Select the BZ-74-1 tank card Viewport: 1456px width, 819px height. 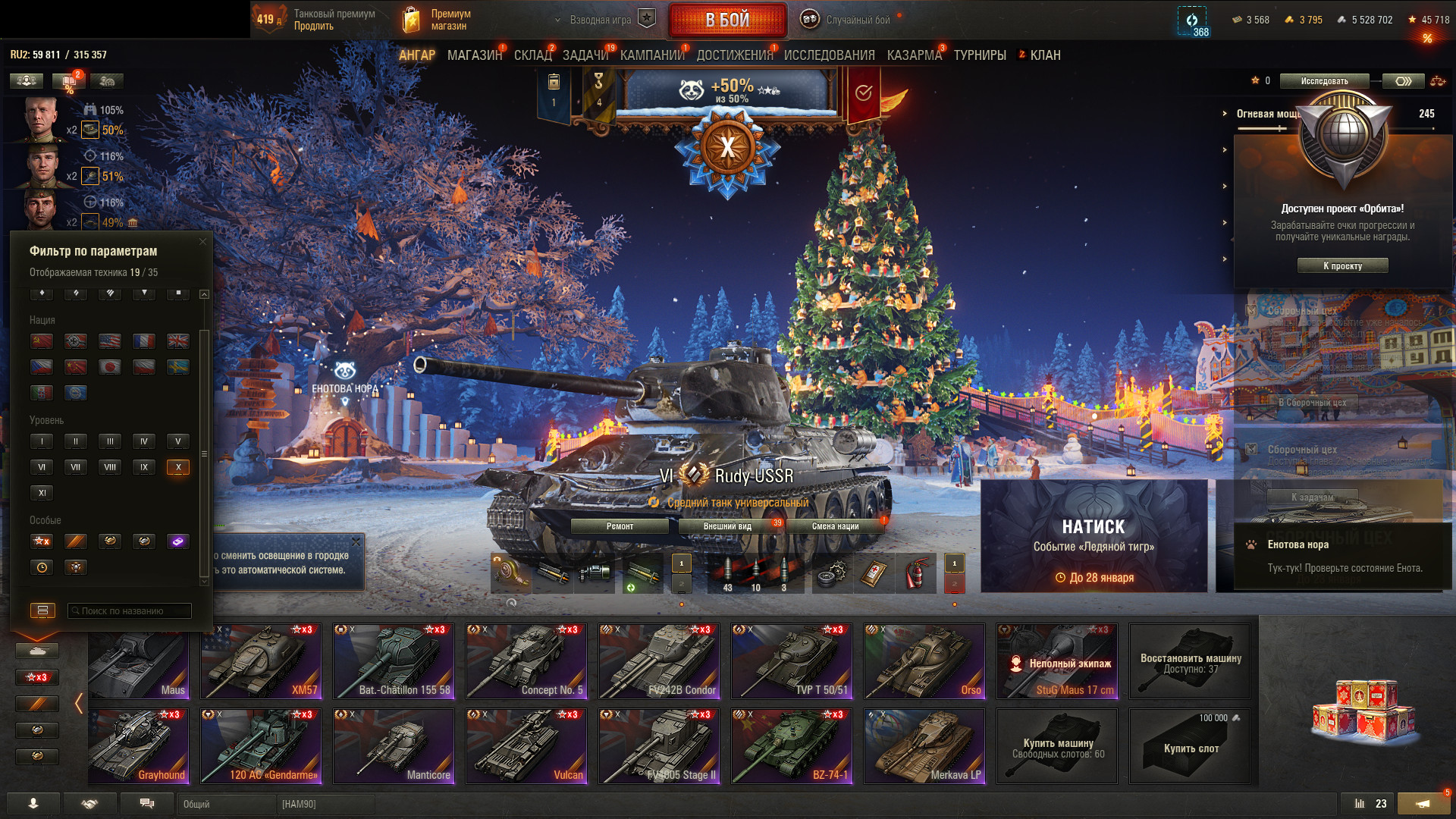click(791, 746)
